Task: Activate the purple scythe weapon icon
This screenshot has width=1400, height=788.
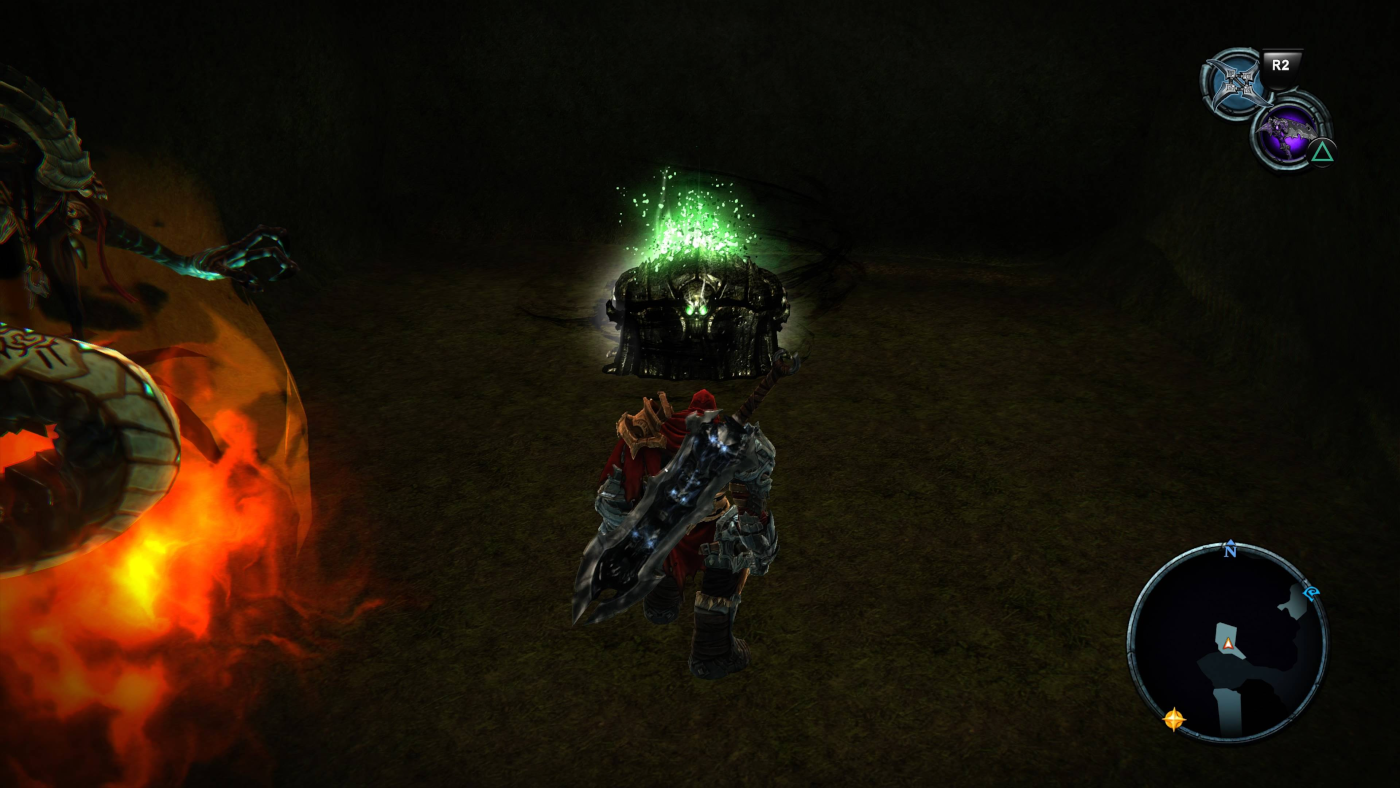Action: (1287, 131)
